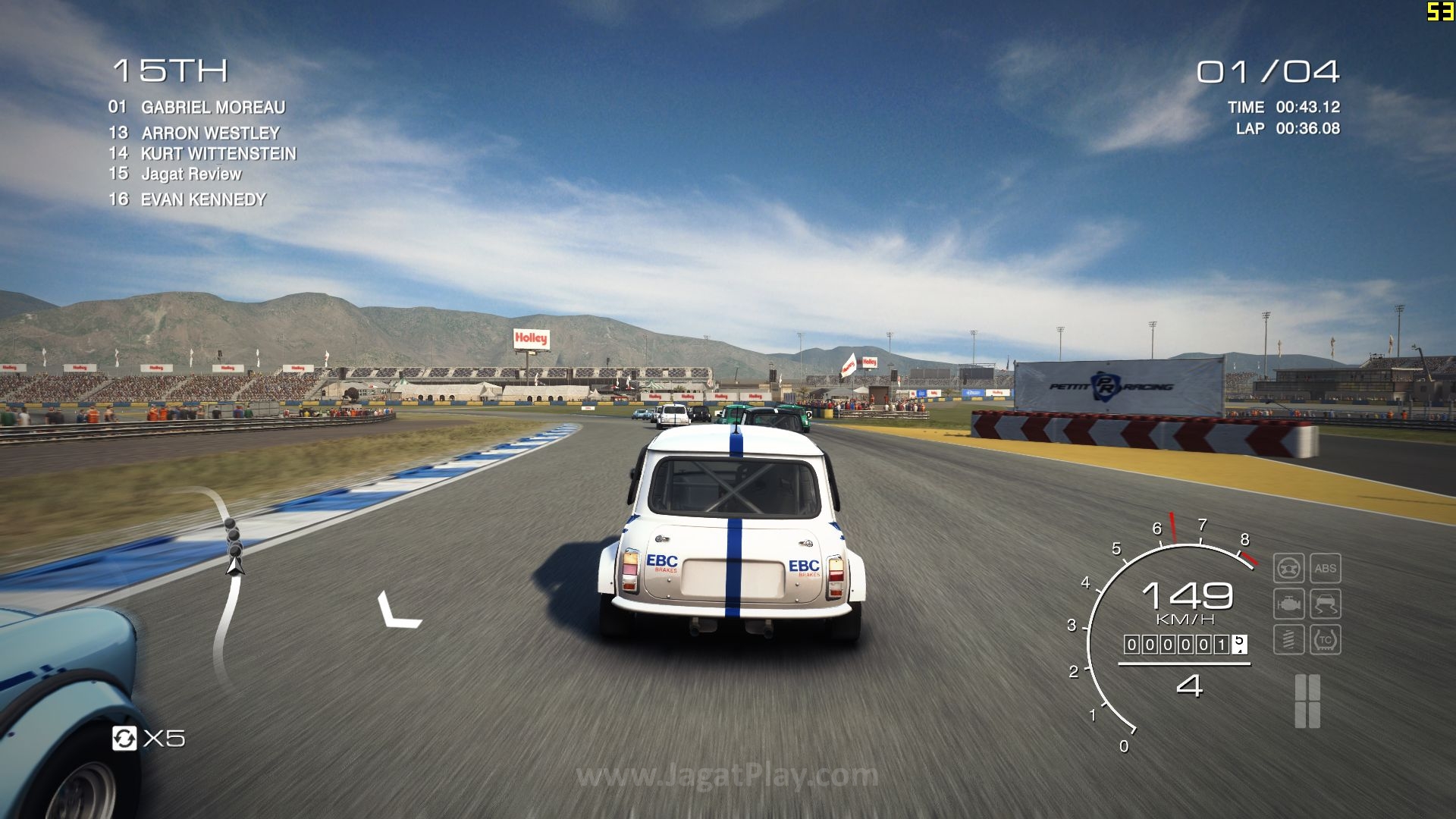1456x819 pixels.
Task: Select Gabriel Moreau in the standings
Action: tap(197, 108)
